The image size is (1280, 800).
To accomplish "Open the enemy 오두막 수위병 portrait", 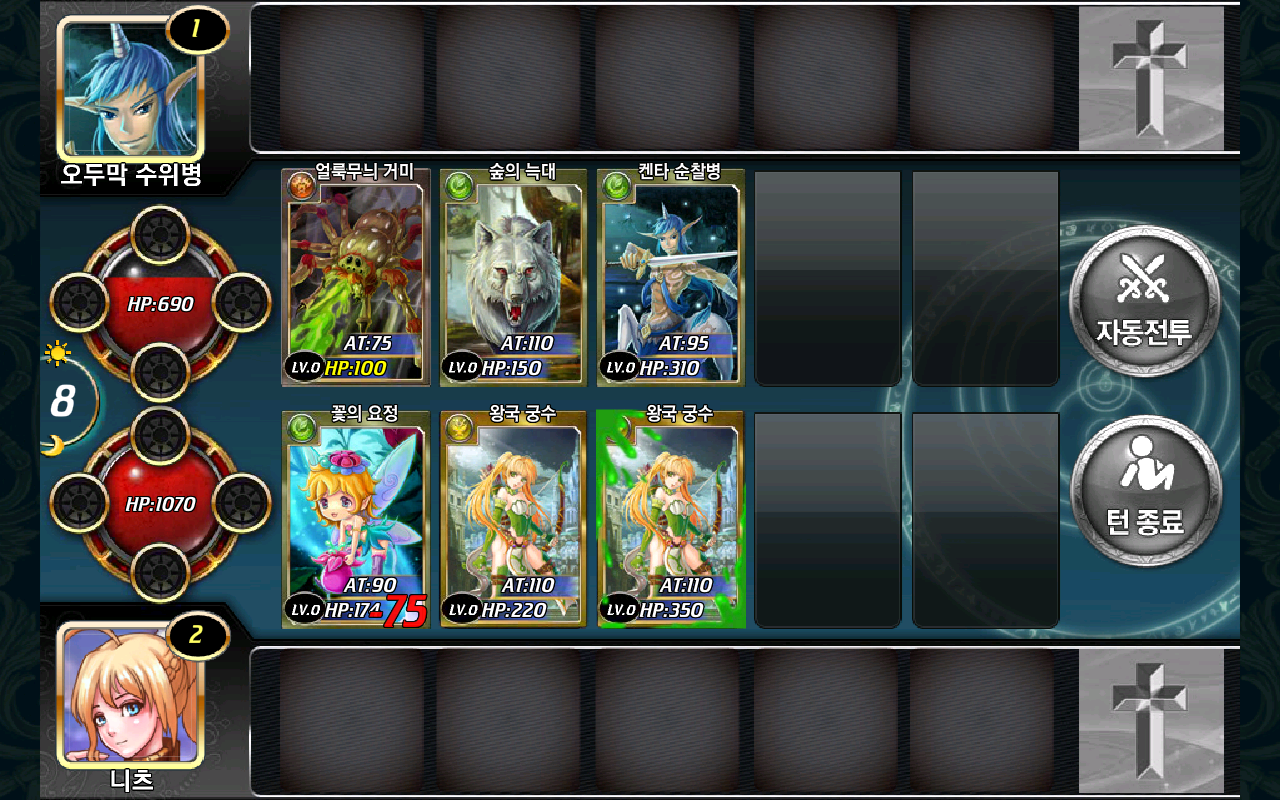I will click(131, 87).
